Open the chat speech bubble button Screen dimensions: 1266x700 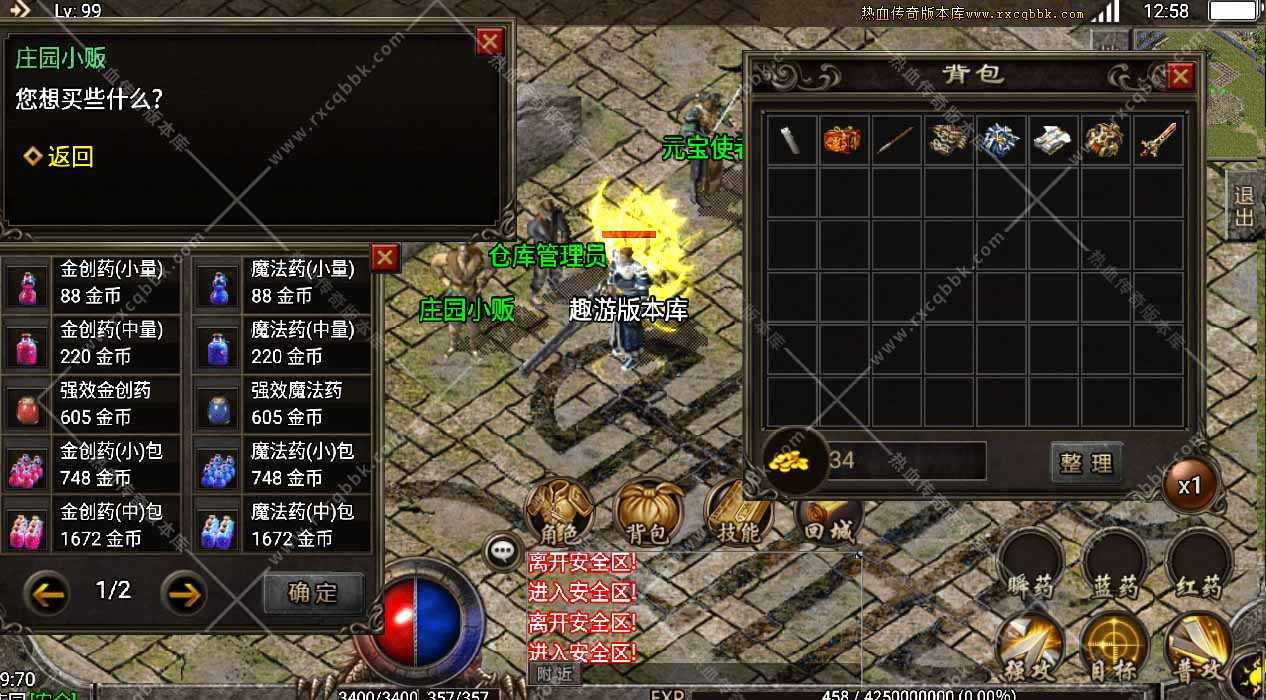tap(502, 551)
